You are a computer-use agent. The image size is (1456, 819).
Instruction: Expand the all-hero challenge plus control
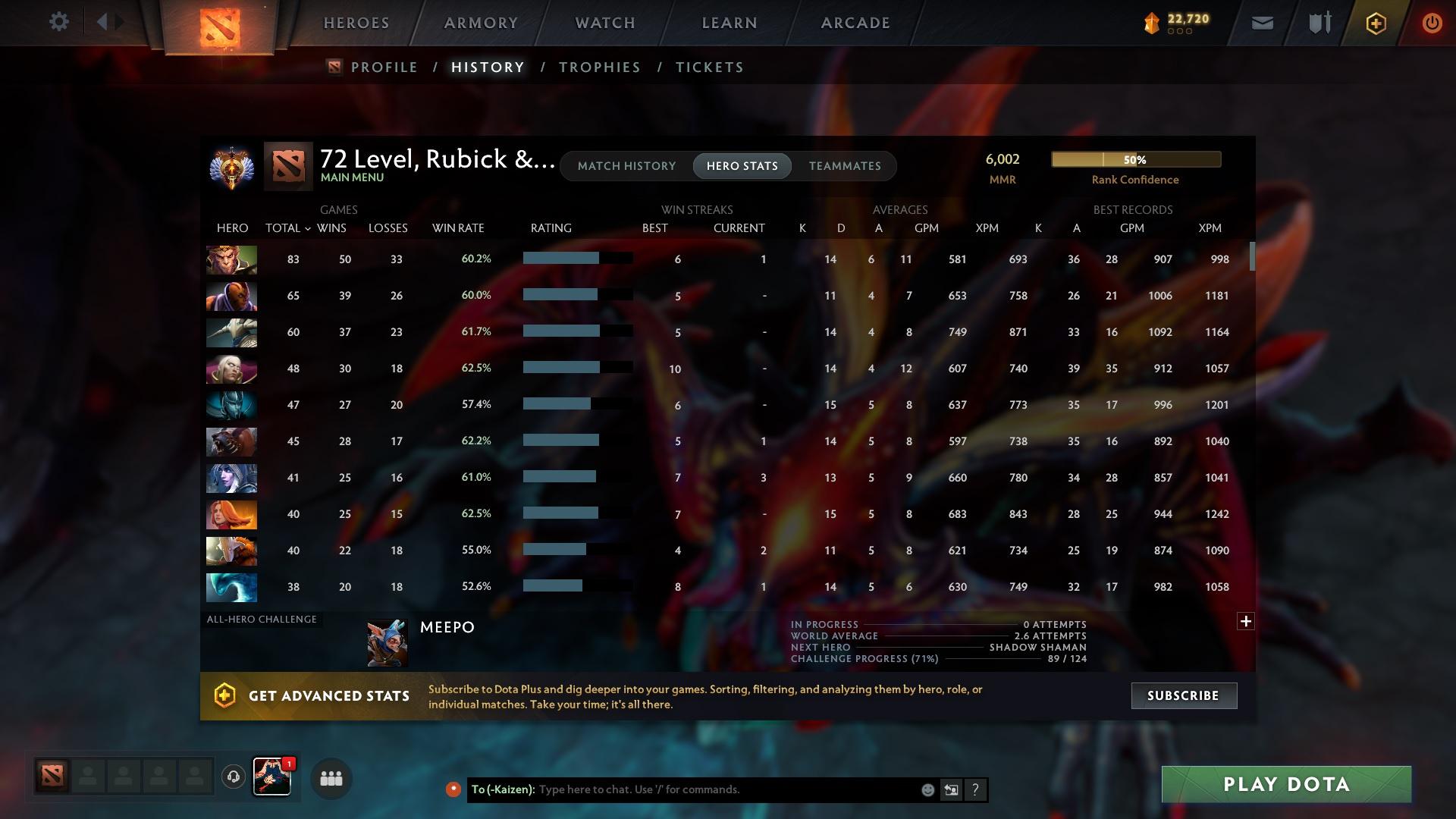[x=1246, y=620]
